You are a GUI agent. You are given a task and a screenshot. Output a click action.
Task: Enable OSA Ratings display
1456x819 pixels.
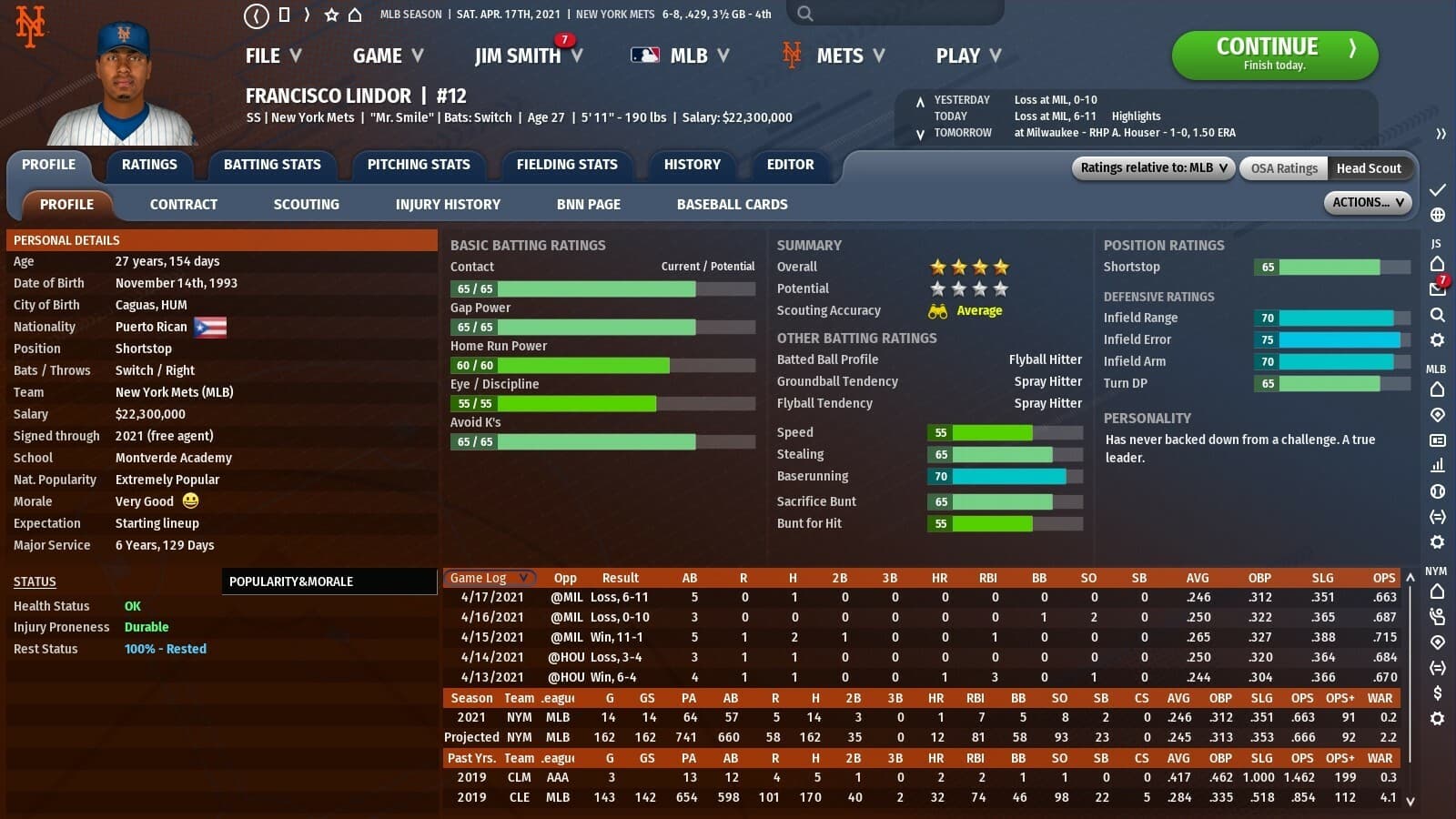click(1283, 167)
